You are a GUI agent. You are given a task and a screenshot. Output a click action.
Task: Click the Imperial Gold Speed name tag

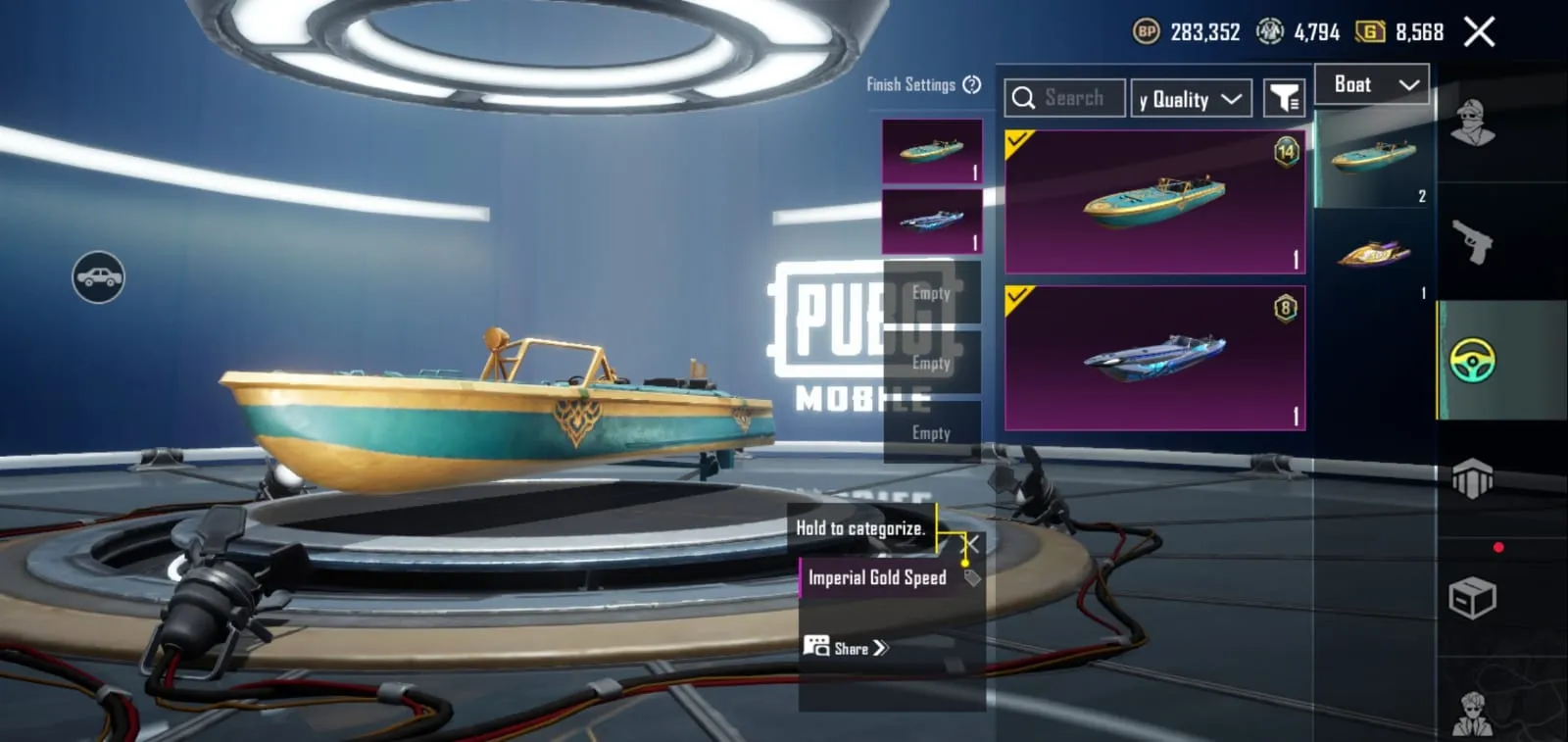[875, 578]
